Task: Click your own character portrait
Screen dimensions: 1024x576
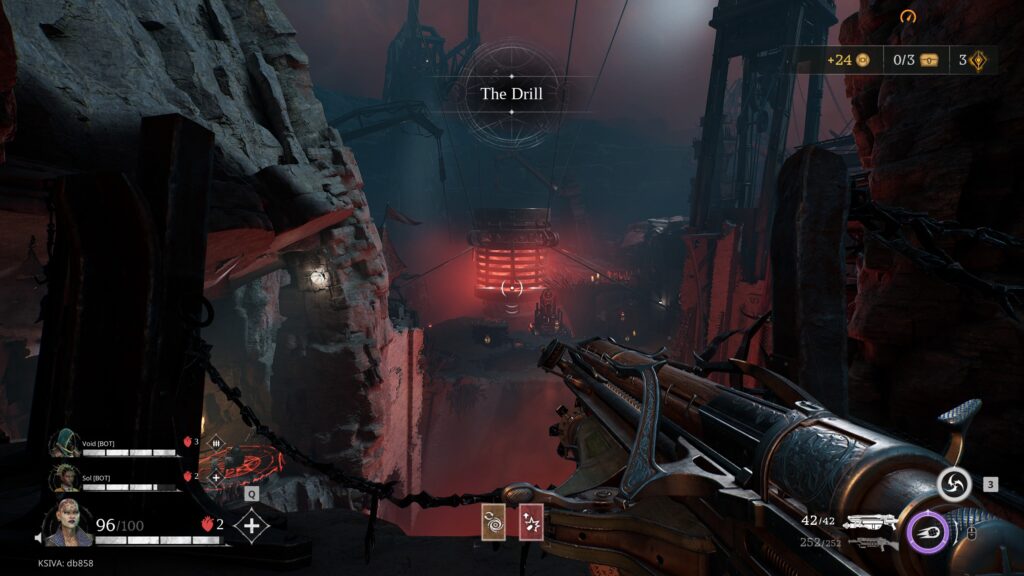Action: click(x=69, y=523)
